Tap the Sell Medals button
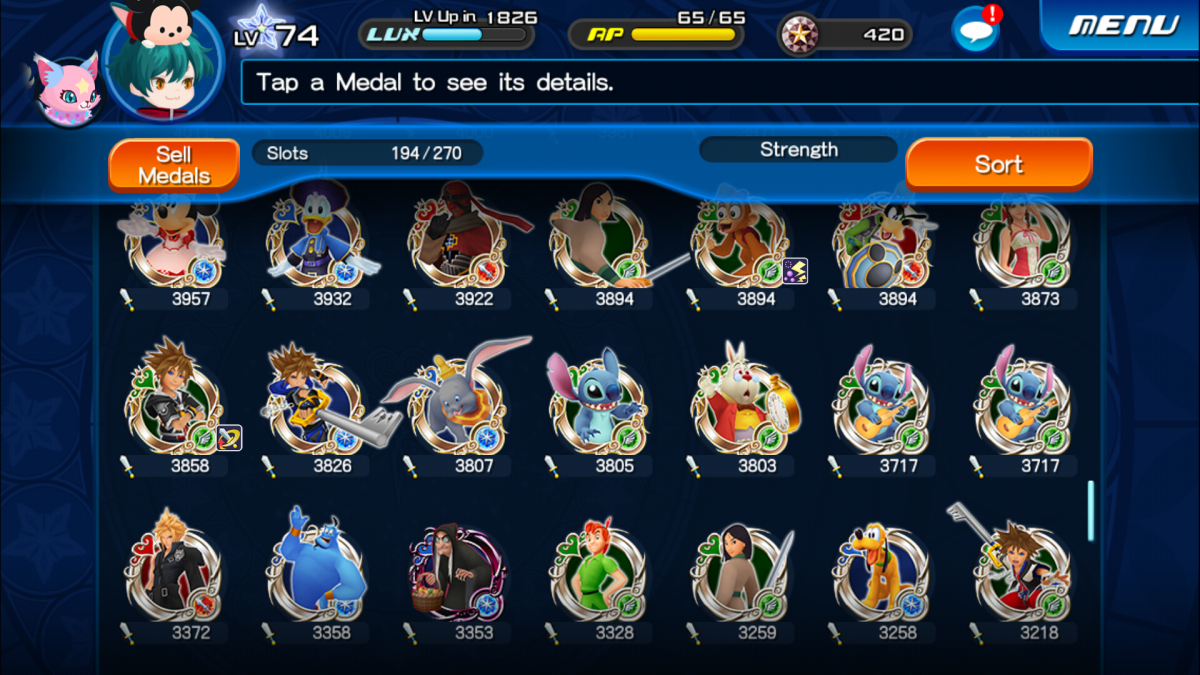 click(174, 165)
